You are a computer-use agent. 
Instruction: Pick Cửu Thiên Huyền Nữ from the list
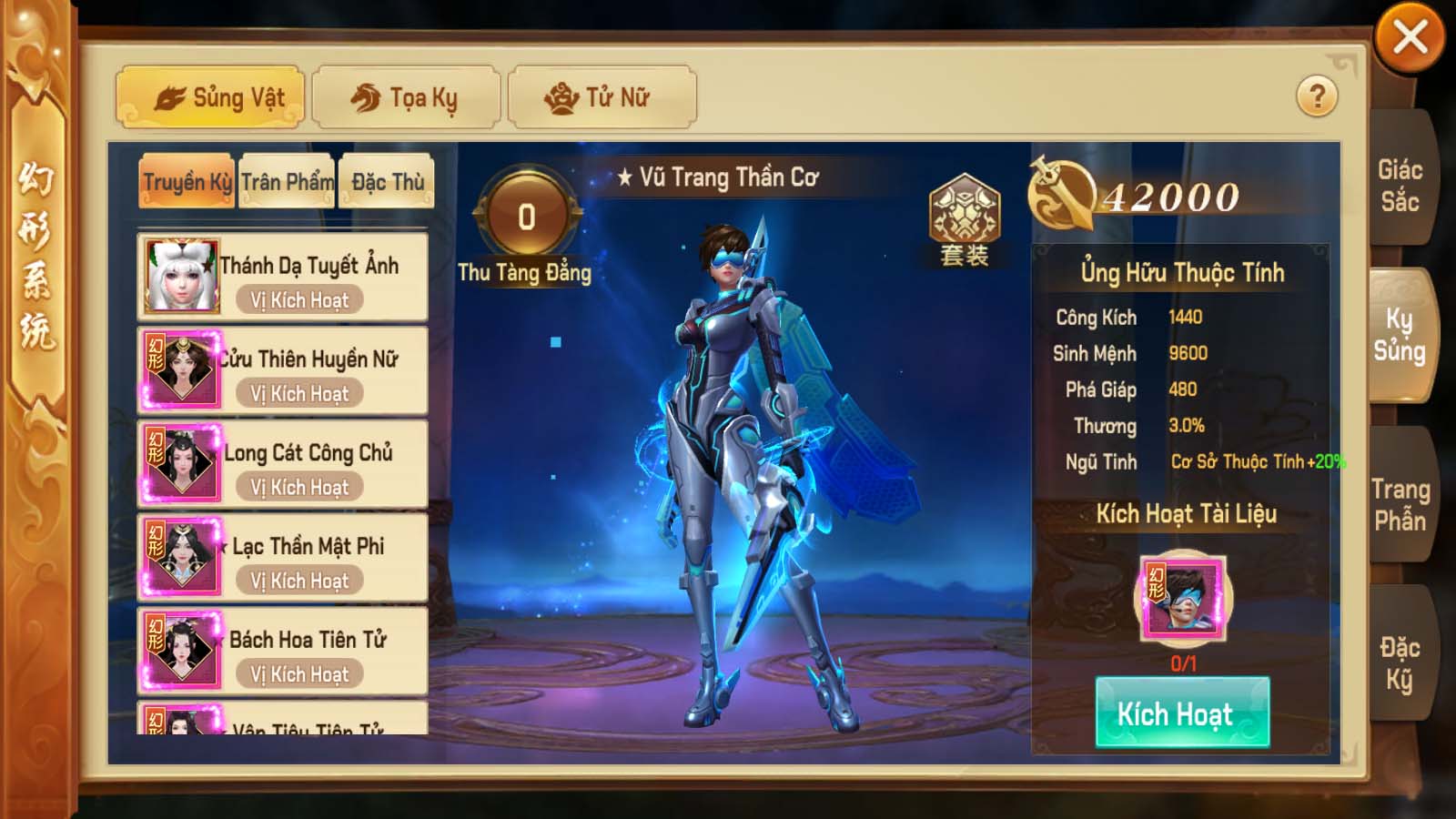(x=282, y=370)
